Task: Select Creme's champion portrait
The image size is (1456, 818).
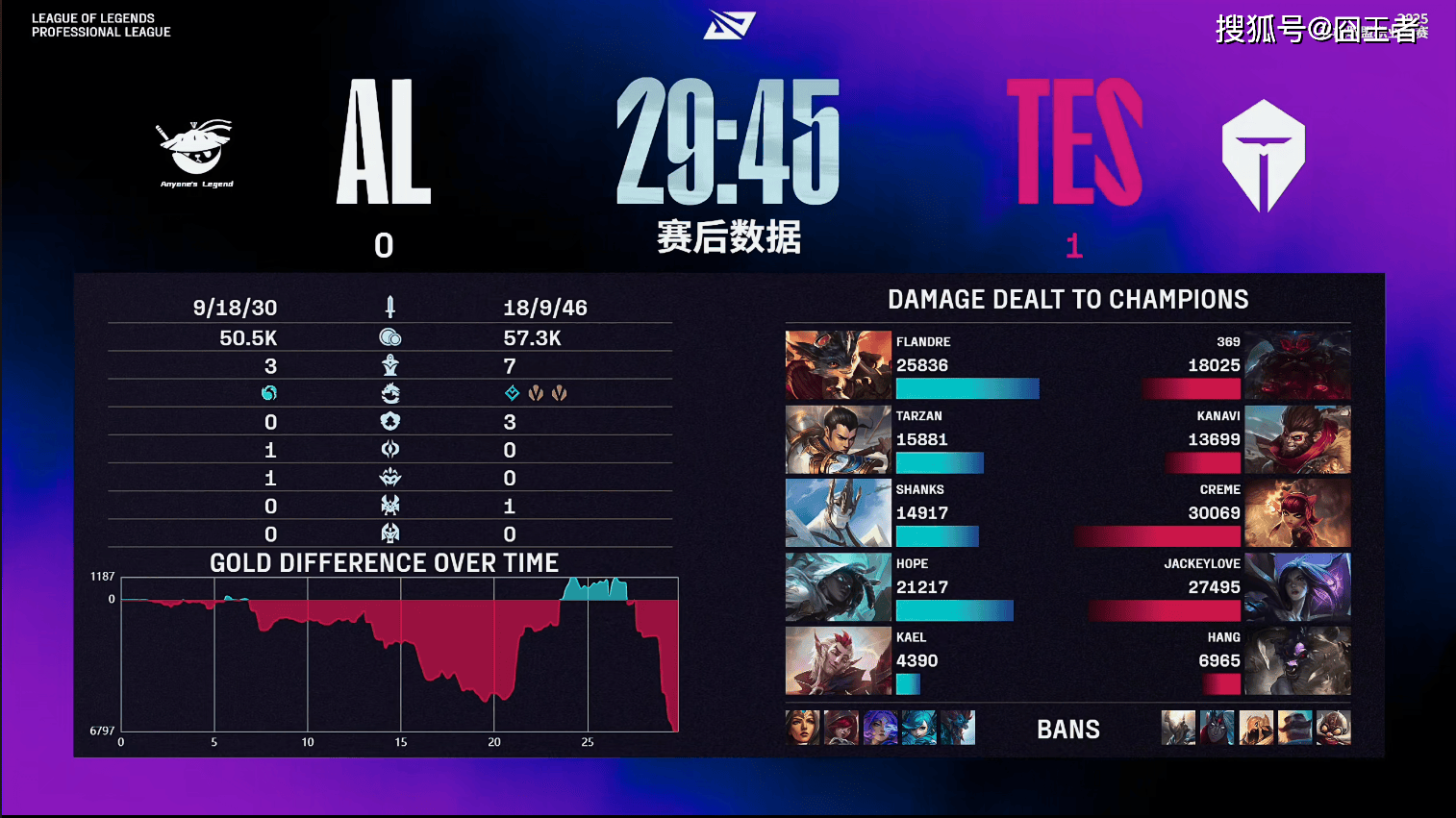Action: coord(1297,513)
